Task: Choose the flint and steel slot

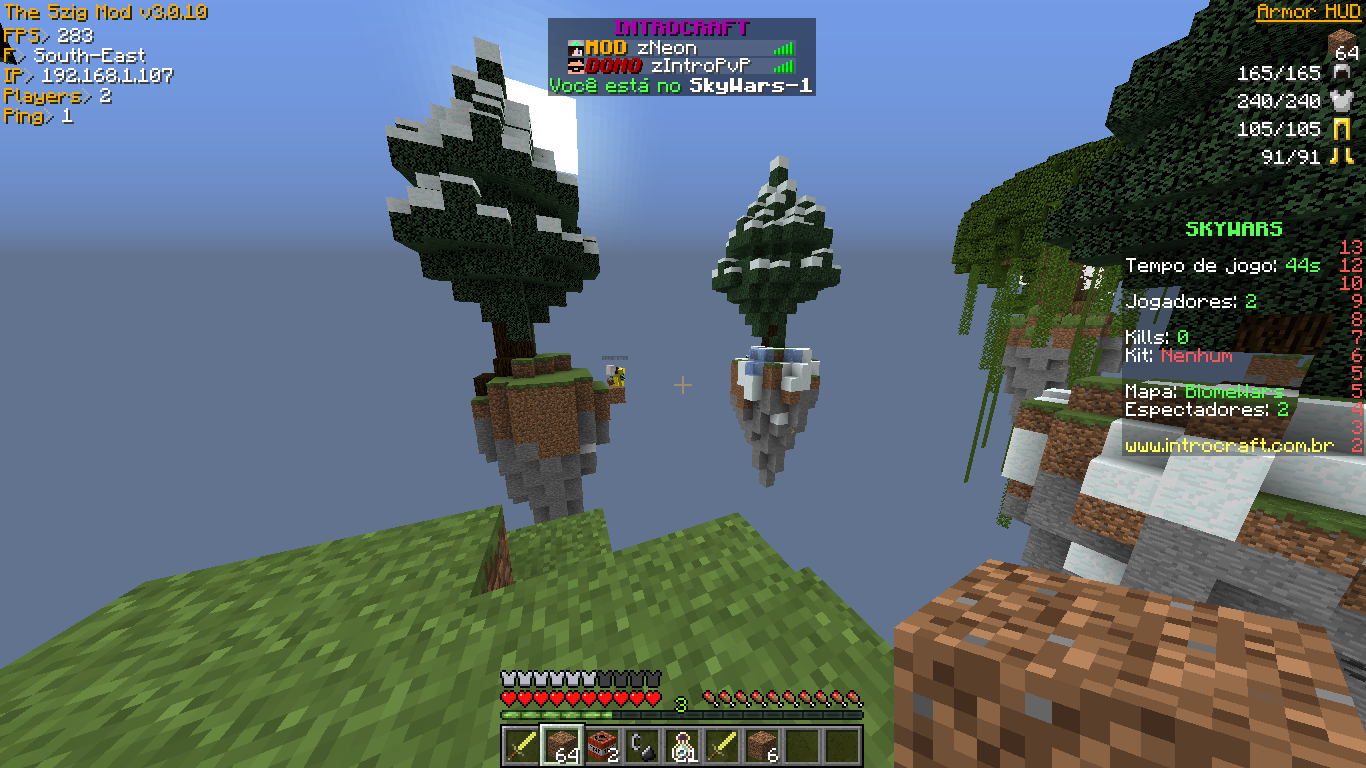Action: click(641, 745)
